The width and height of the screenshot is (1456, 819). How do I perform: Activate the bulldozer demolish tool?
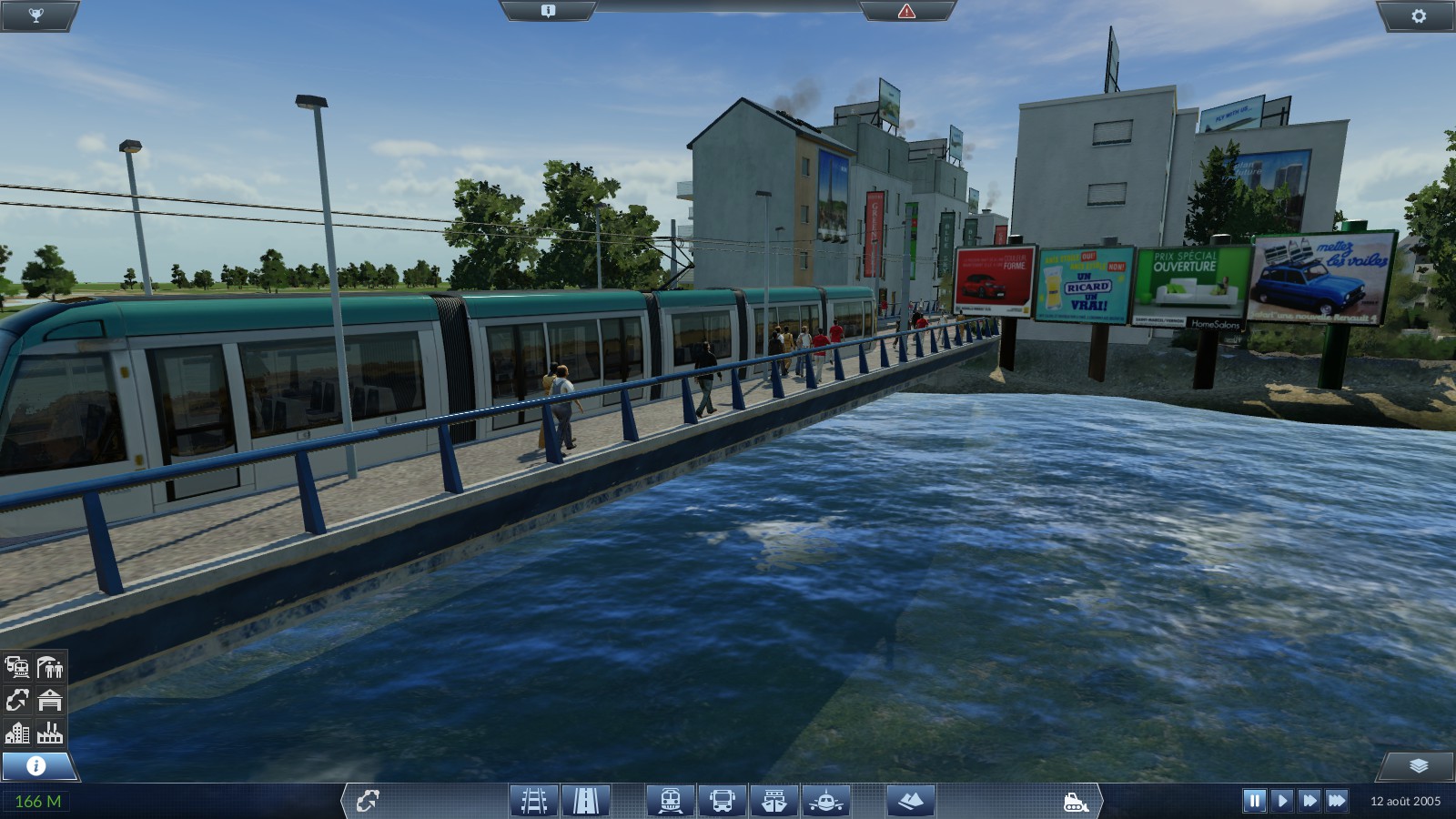tap(1075, 801)
